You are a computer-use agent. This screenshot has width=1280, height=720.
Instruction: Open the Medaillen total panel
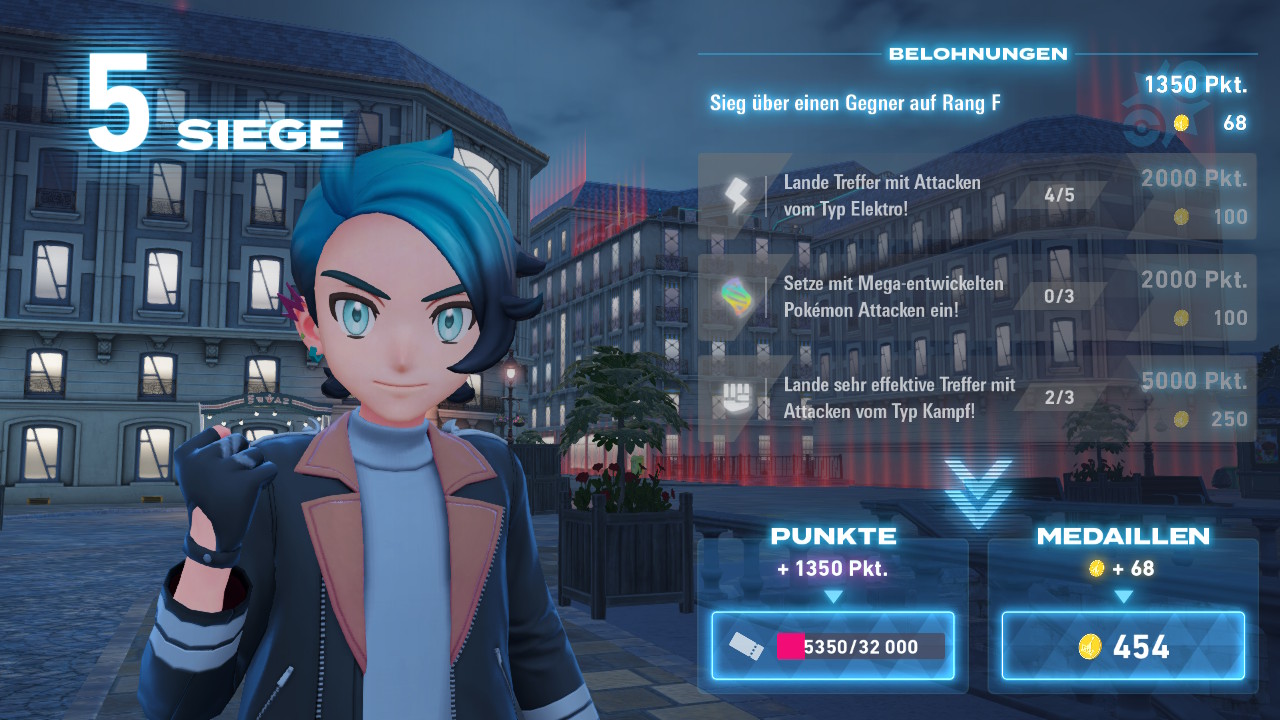point(1123,646)
